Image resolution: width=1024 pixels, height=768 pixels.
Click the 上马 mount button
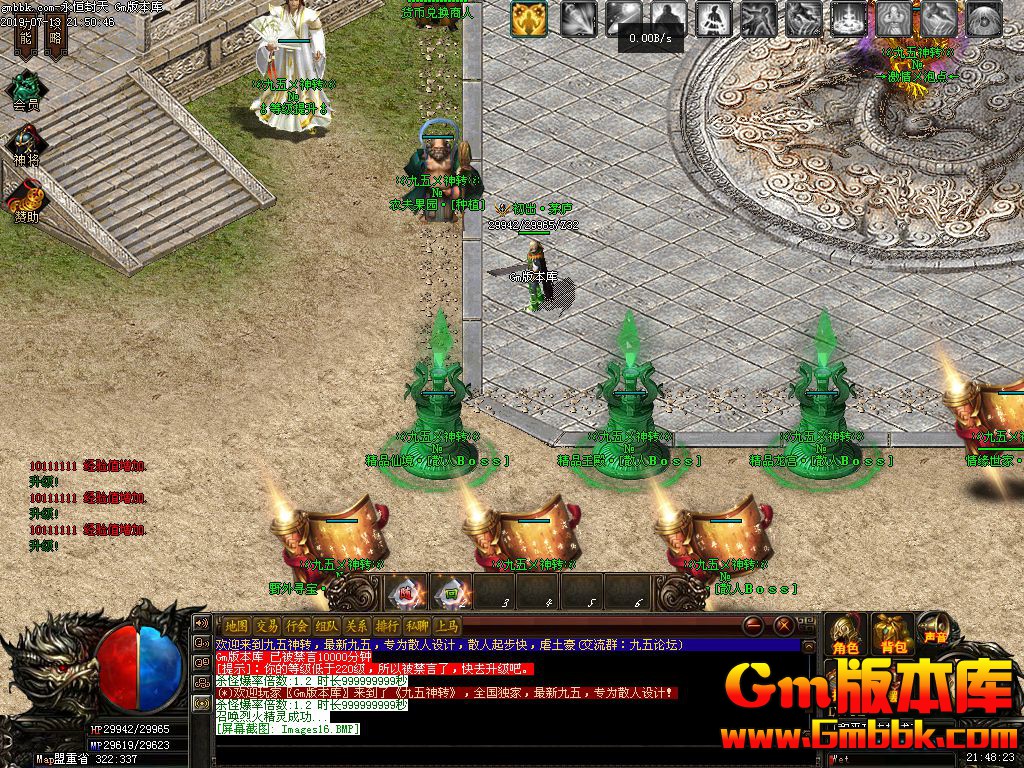pos(446,626)
